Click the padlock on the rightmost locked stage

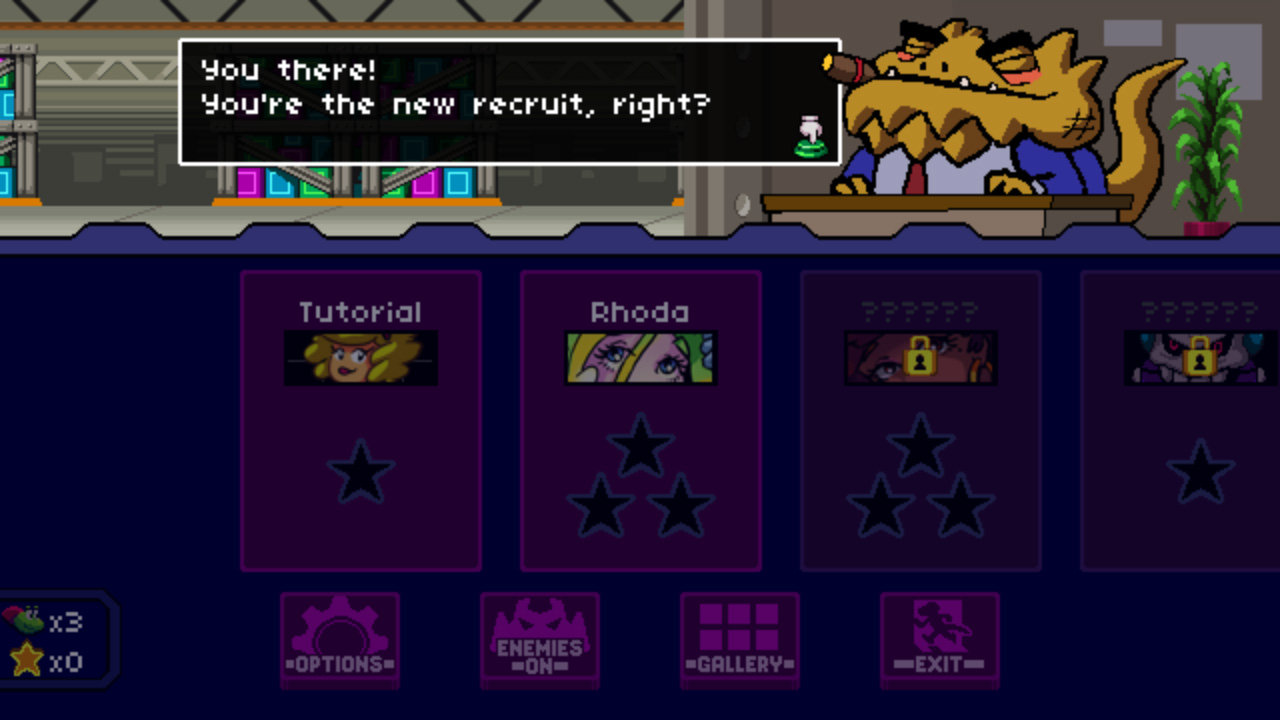pos(1199,360)
